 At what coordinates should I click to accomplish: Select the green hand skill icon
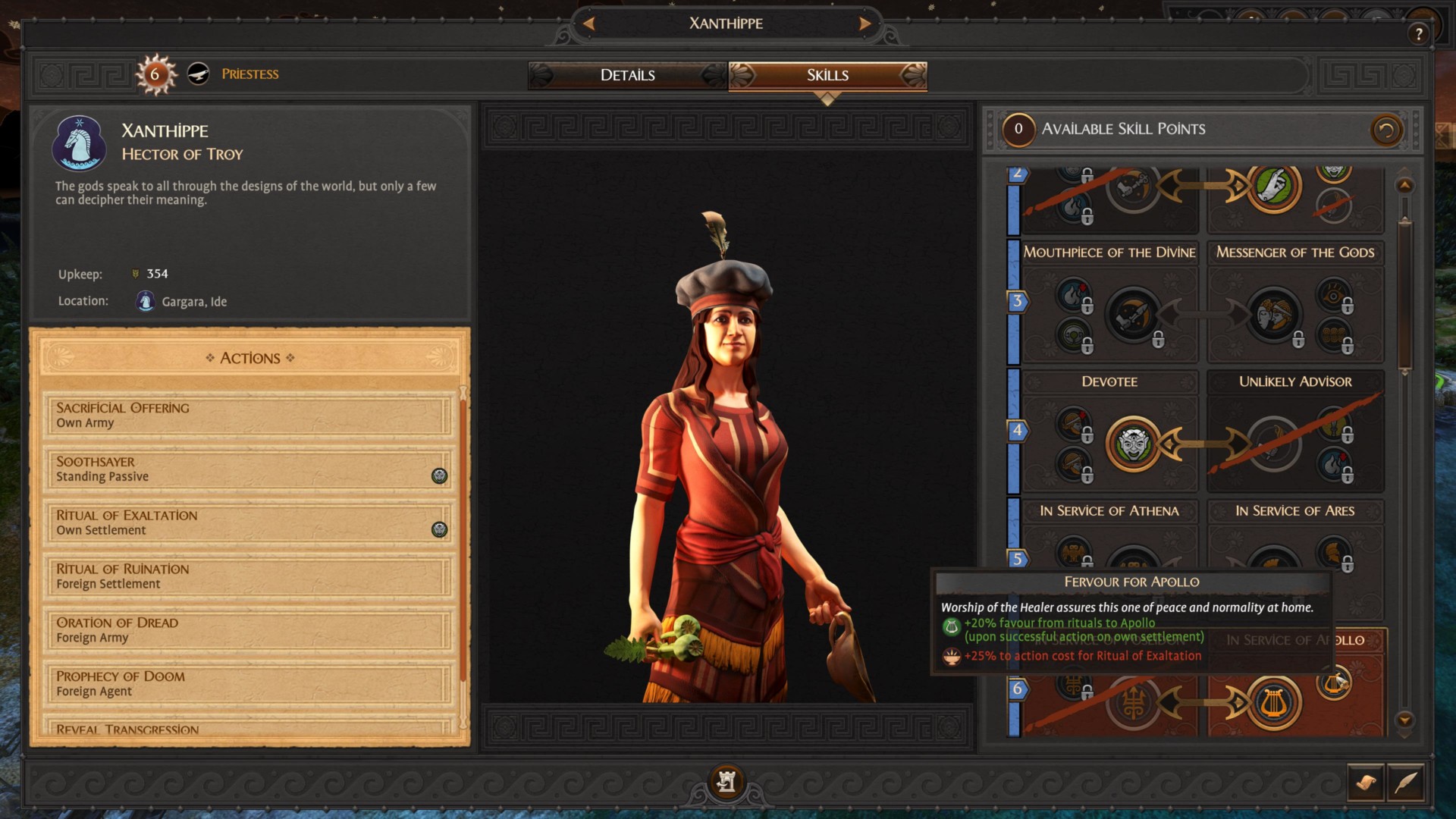(1274, 187)
